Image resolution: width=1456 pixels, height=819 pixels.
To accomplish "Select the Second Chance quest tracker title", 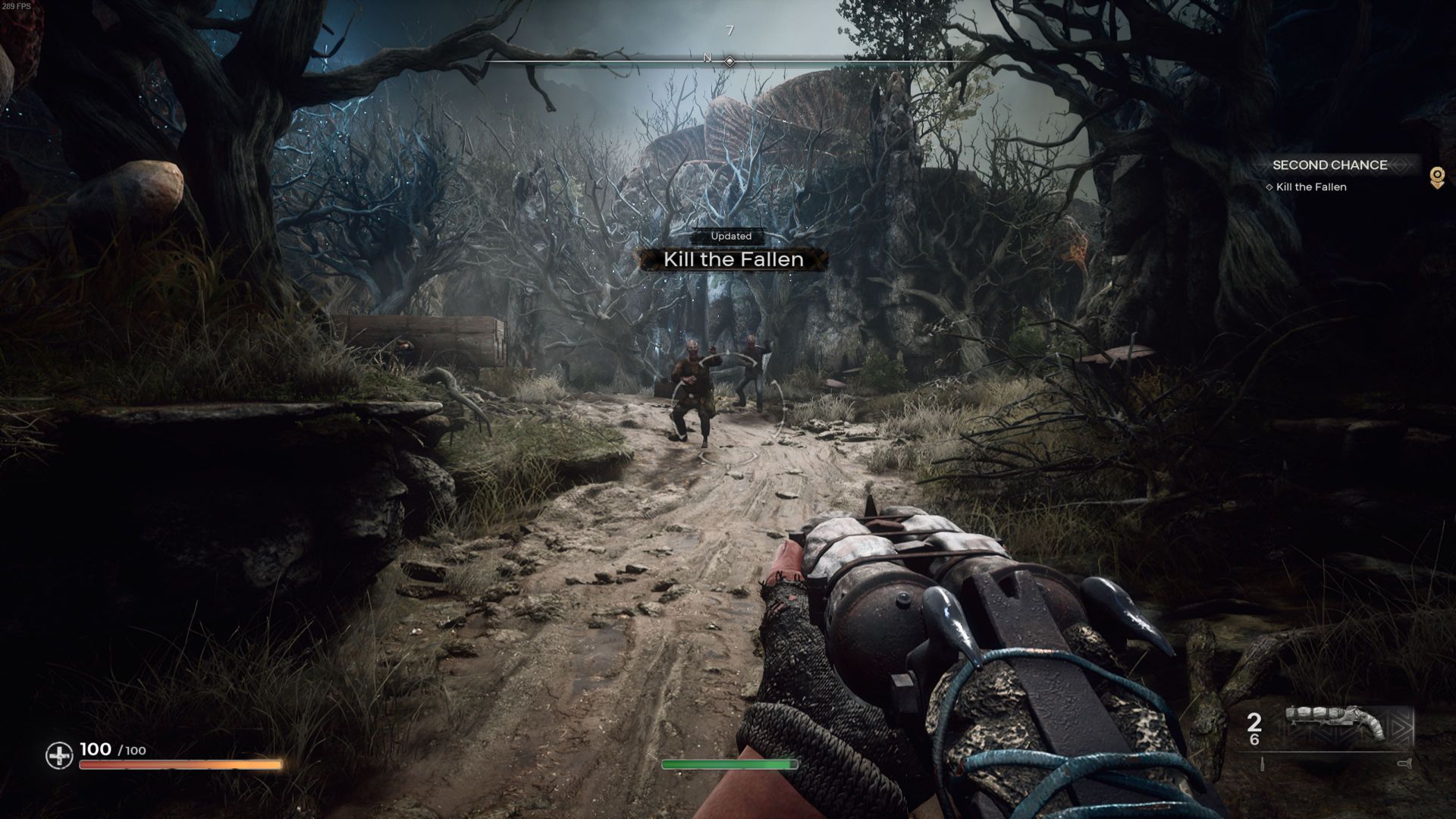I will coord(1329,165).
